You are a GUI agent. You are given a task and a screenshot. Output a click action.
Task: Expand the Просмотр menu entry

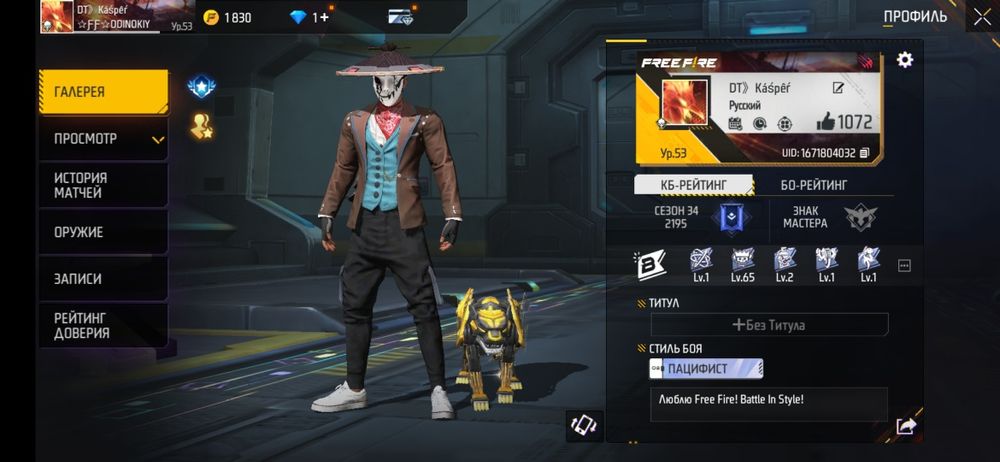coord(103,139)
